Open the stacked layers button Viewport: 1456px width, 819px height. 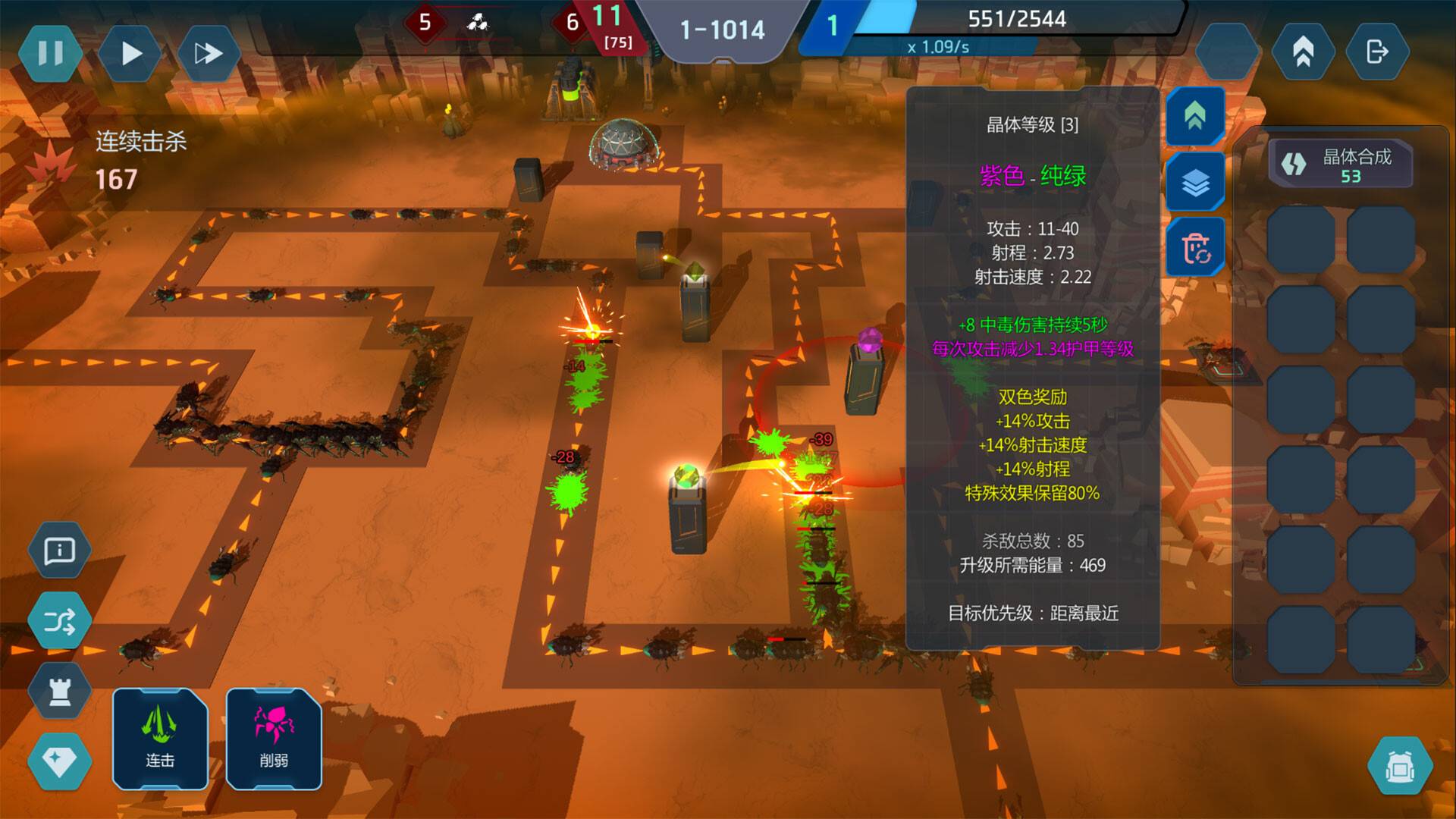pos(1195,182)
